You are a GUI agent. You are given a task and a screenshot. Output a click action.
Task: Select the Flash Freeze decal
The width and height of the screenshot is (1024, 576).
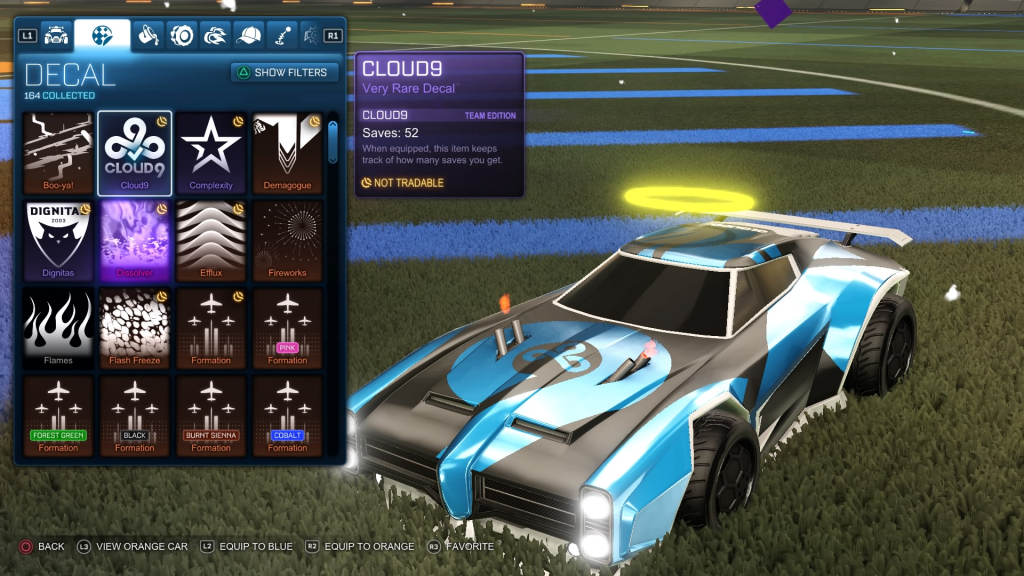click(135, 327)
